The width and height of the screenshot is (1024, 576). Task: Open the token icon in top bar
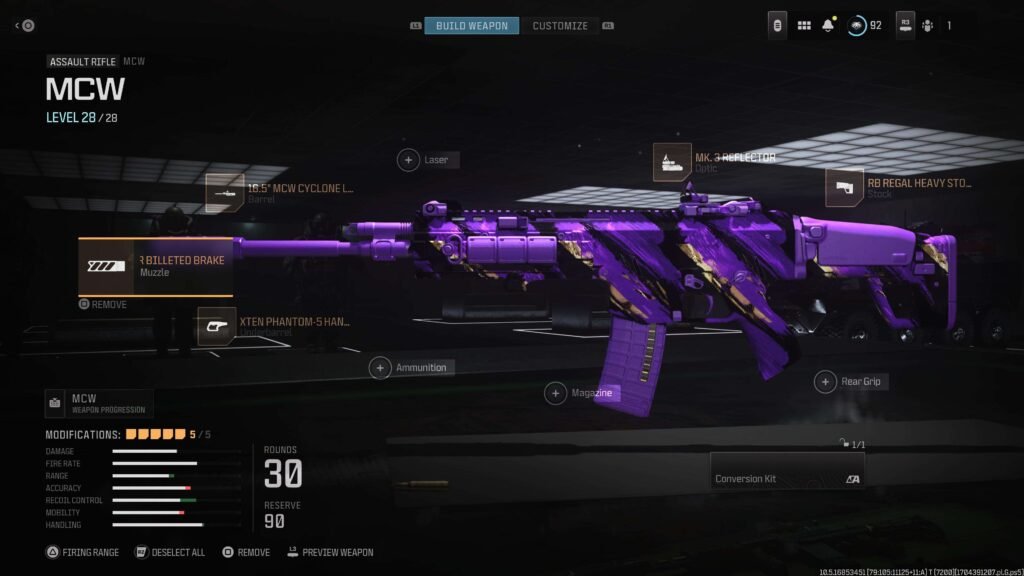[777, 25]
